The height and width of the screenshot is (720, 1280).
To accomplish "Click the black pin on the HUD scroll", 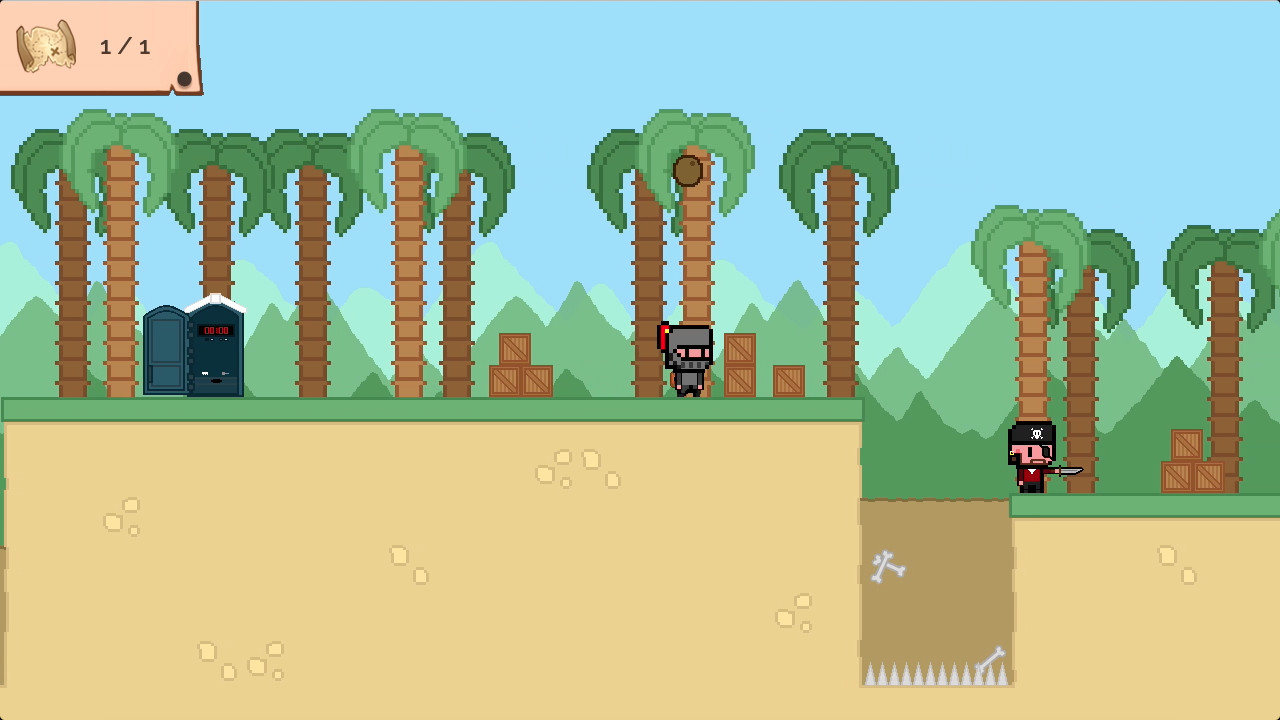I will point(185,79).
